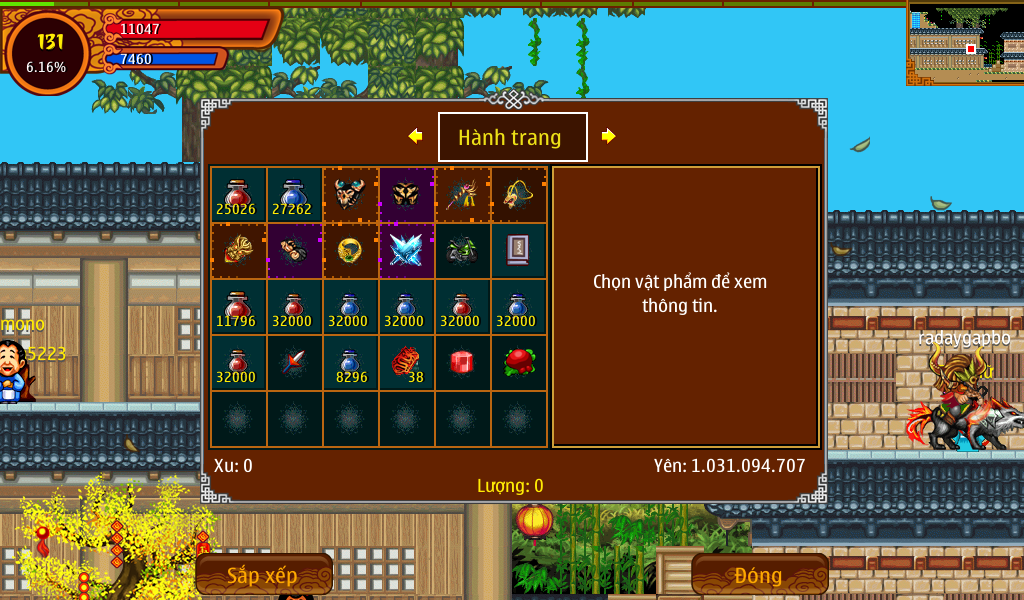Choose the red-tipped dagger item

(x=294, y=362)
